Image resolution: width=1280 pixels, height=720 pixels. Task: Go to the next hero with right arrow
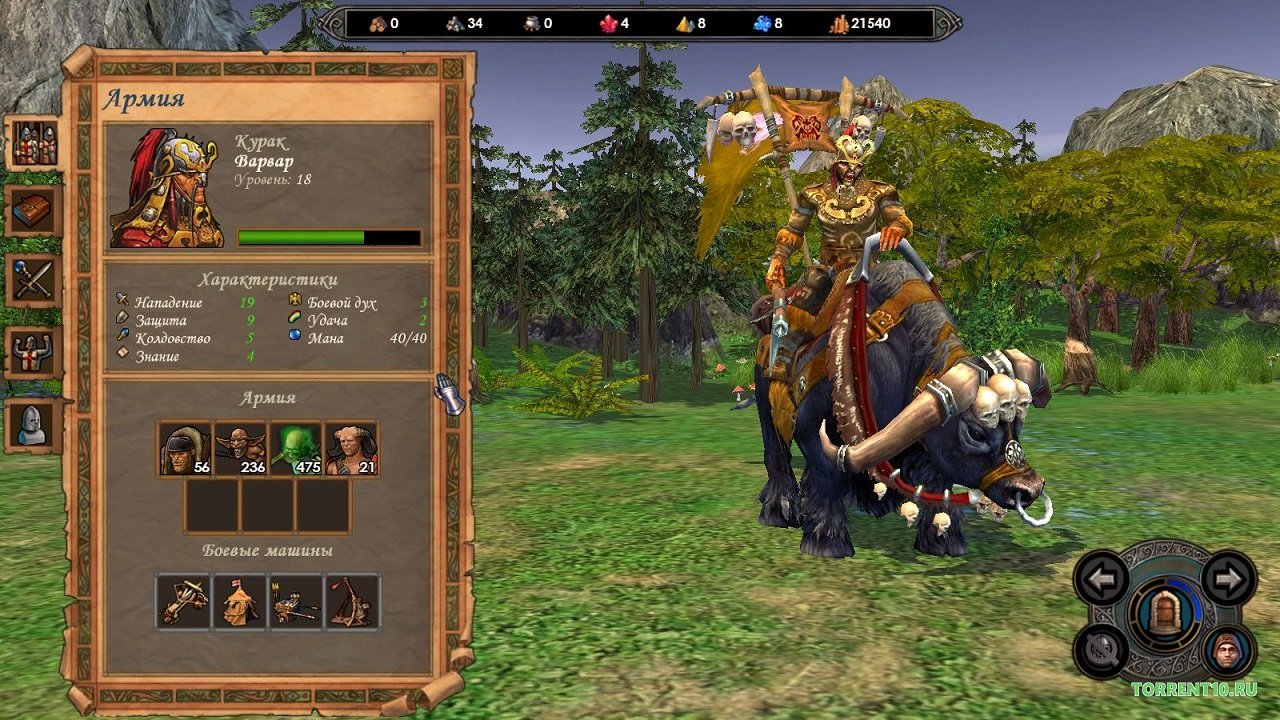tap(1228, 578)
